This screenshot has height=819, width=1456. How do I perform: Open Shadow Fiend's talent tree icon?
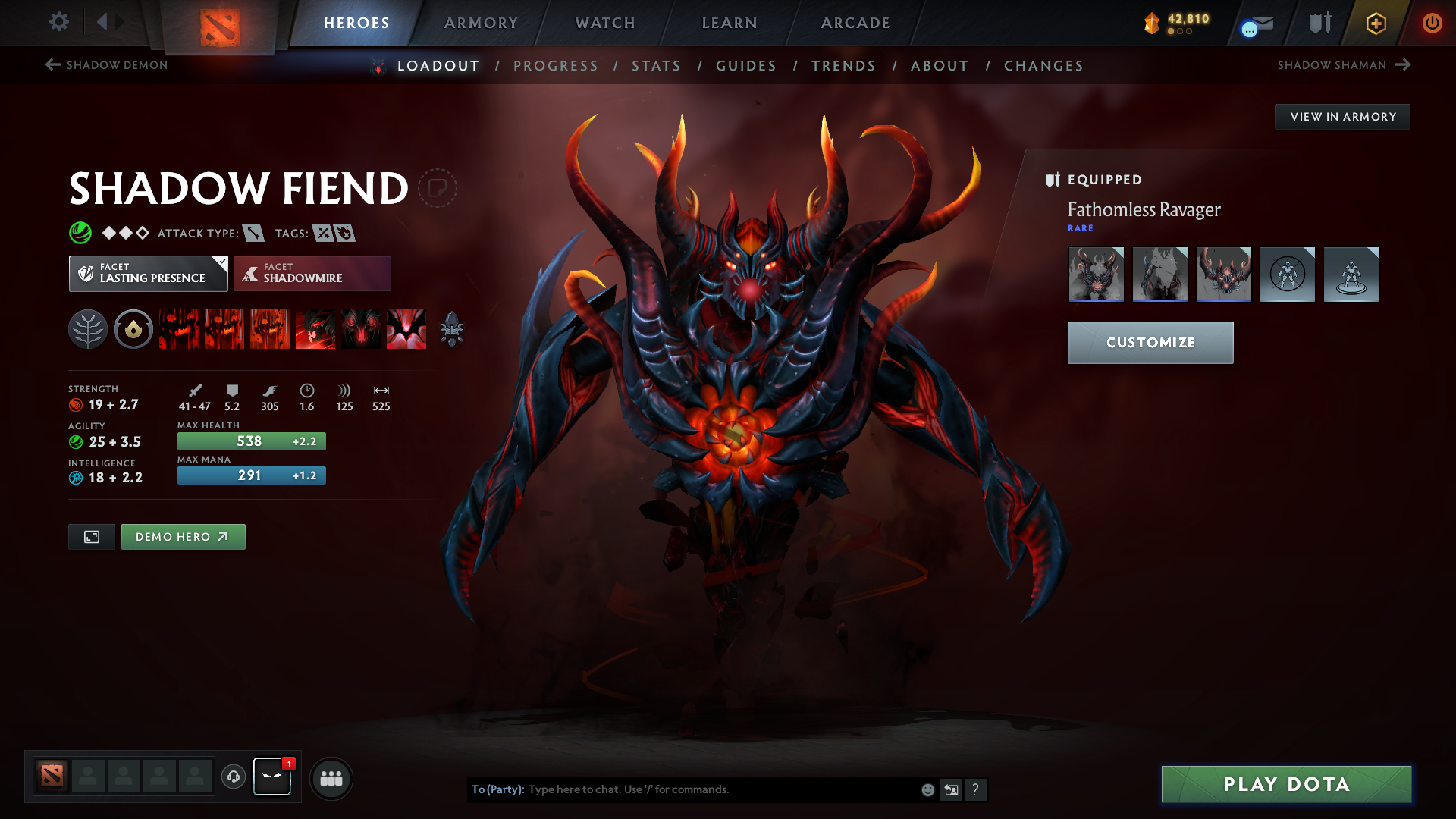coord(87,329)
